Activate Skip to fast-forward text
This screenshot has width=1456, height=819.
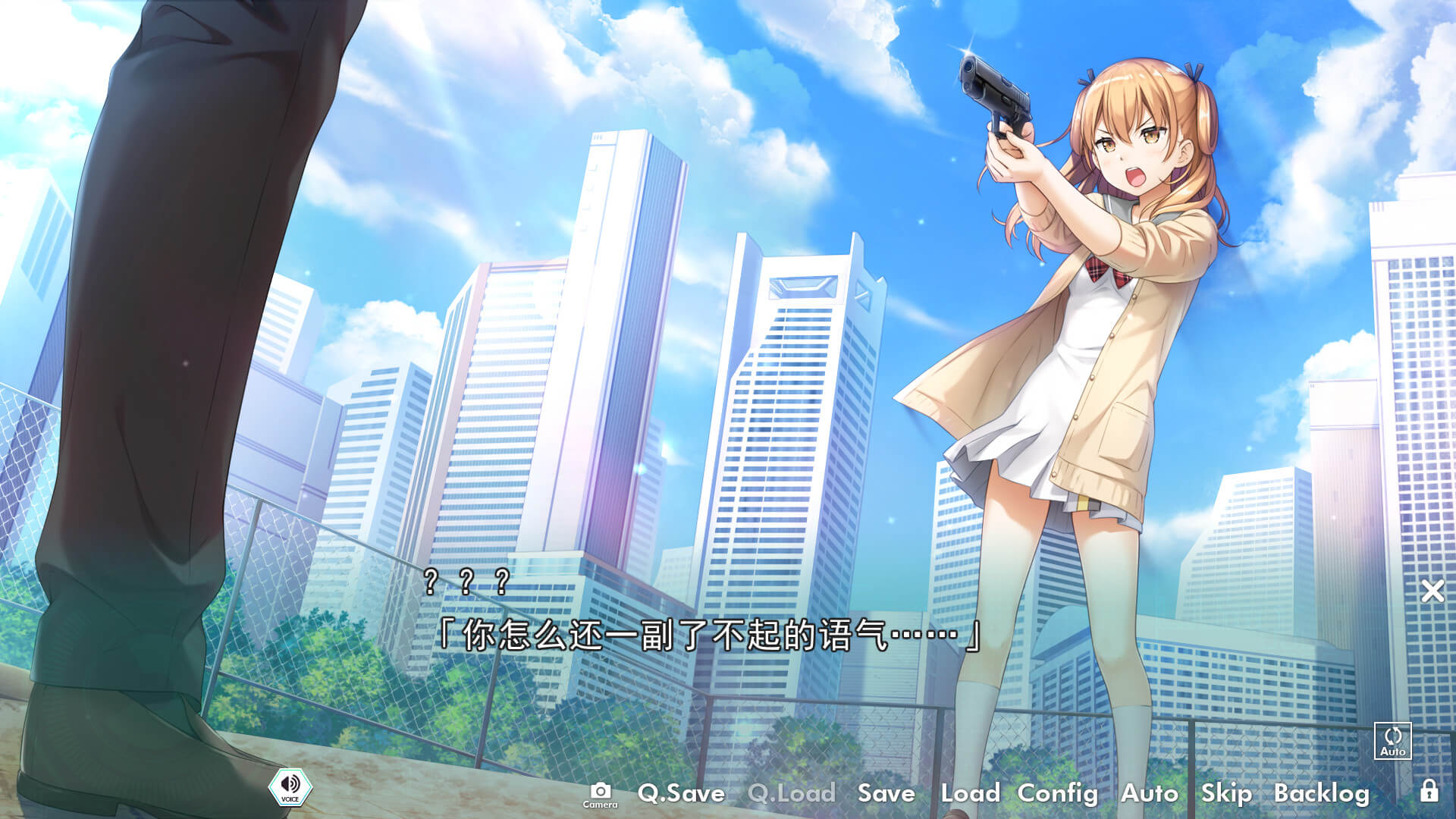[1225, 793]
